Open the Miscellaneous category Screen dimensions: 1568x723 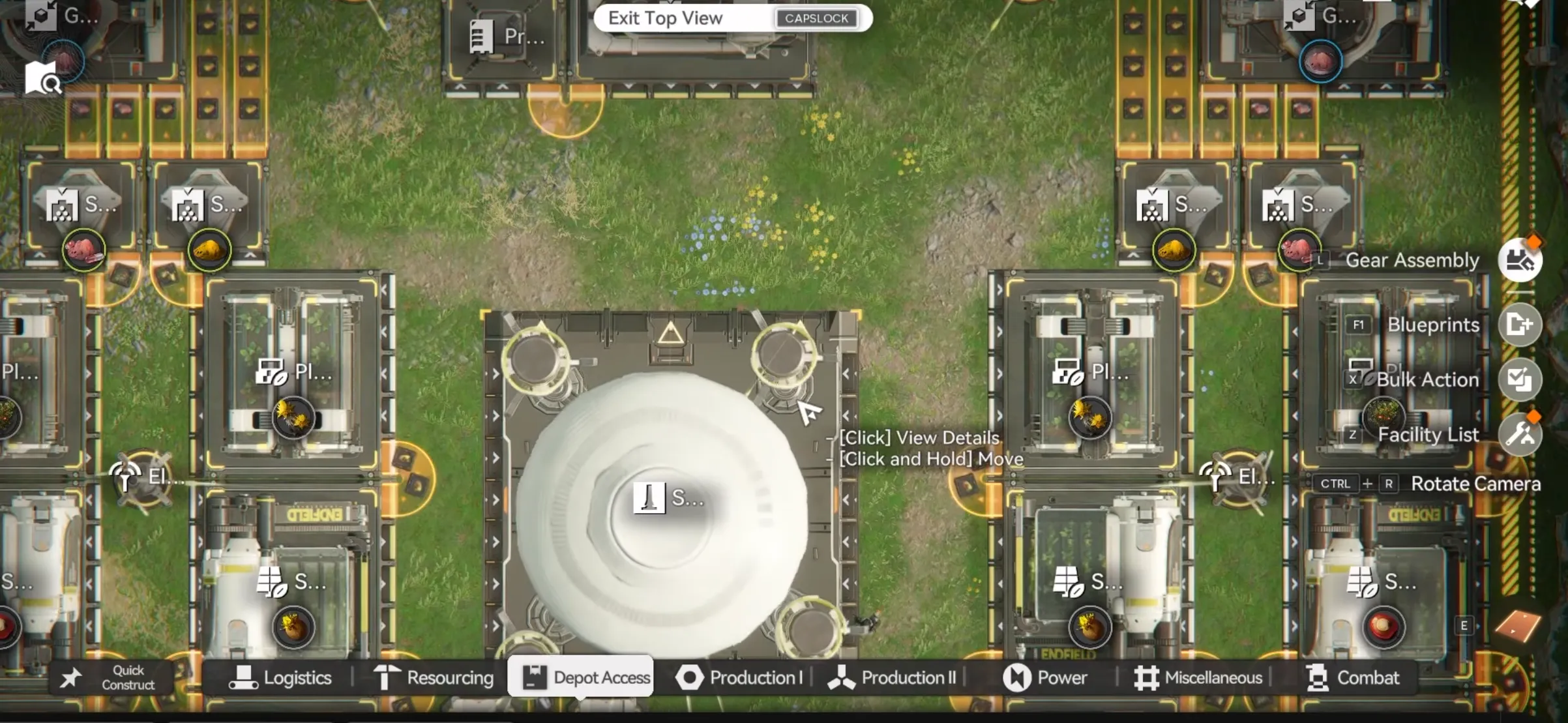(x=1198, y=678)
